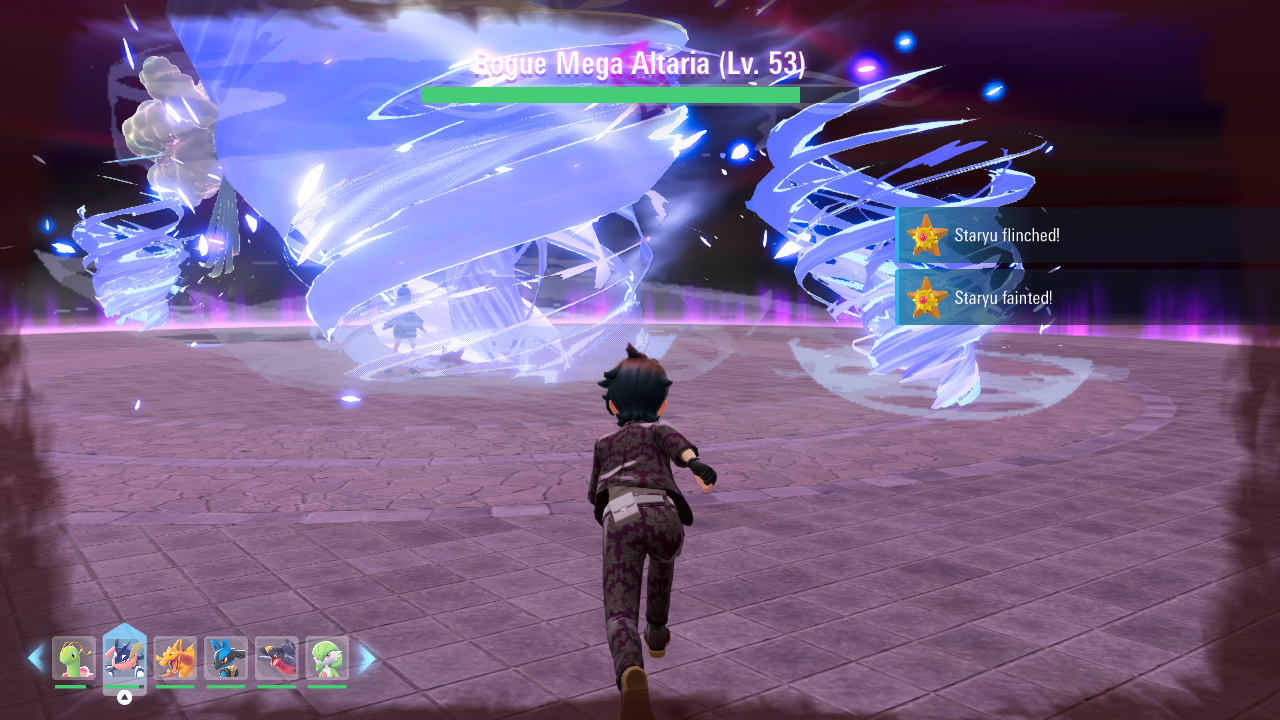Viewport: 1280px width, 720px height.
Task: Select Garchomp from the party bar
Action: coord(276,658)
